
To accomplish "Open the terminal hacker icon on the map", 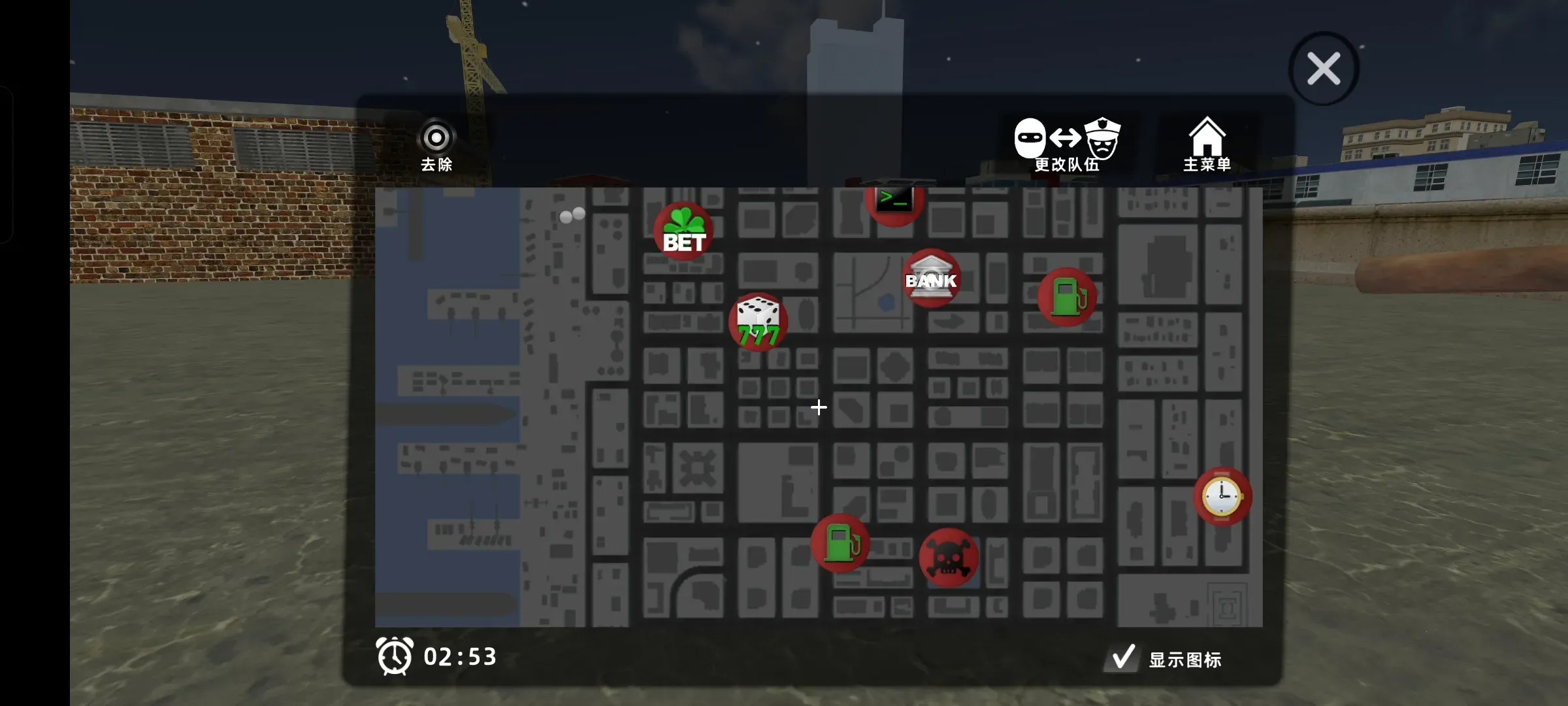I will pos(895,200).
